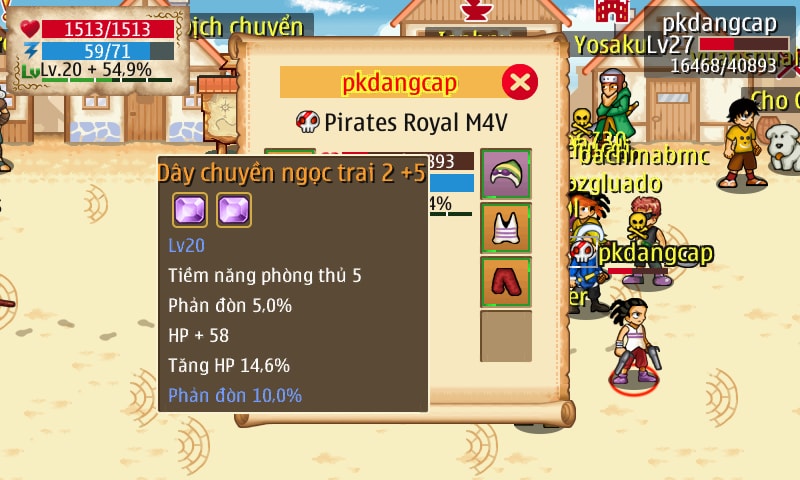
Task: Select the striped bandana hat equipment slot
Action: [x=506, y=174]
